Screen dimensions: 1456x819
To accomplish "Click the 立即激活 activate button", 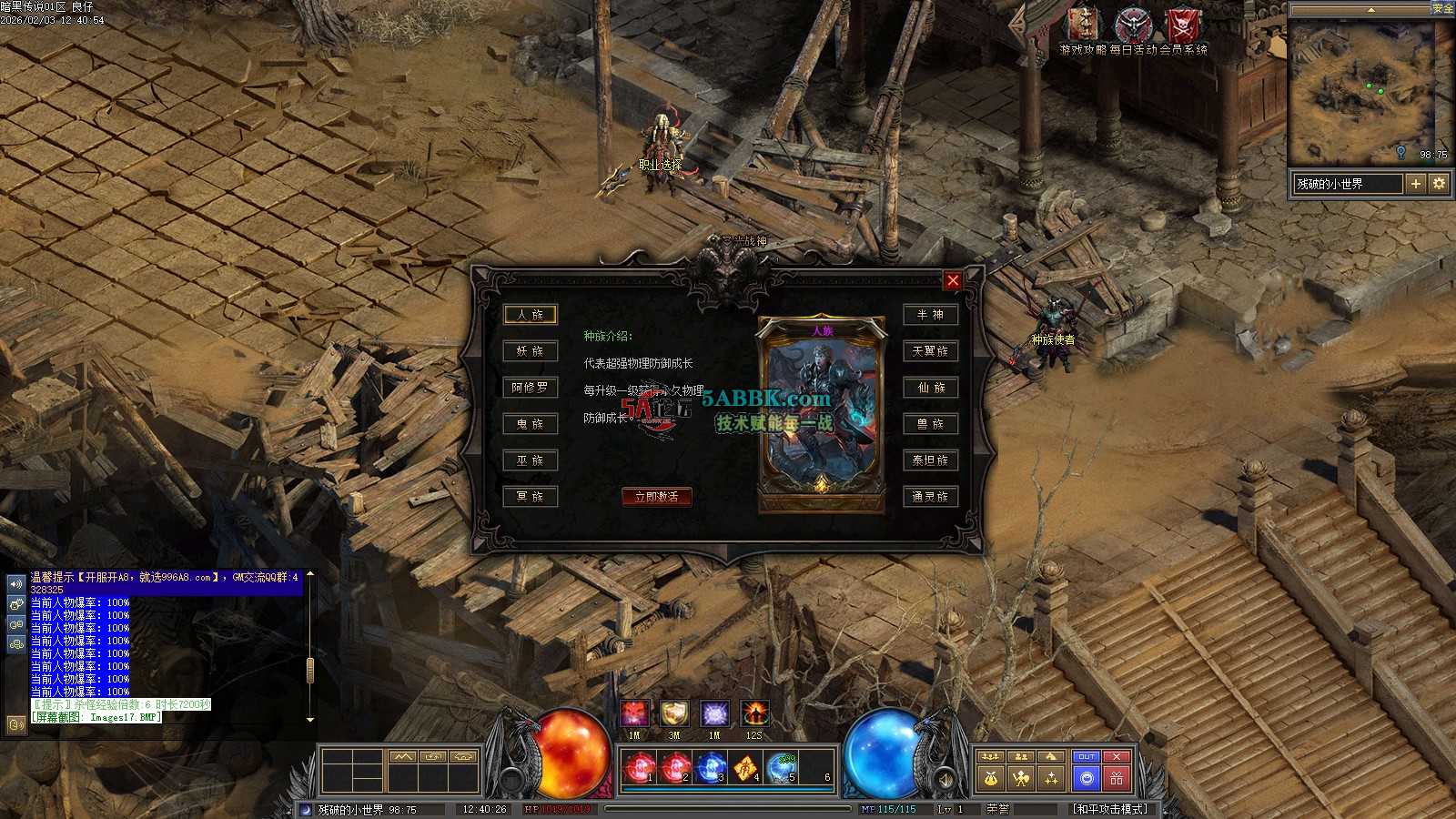I will [x=656, y=496].
